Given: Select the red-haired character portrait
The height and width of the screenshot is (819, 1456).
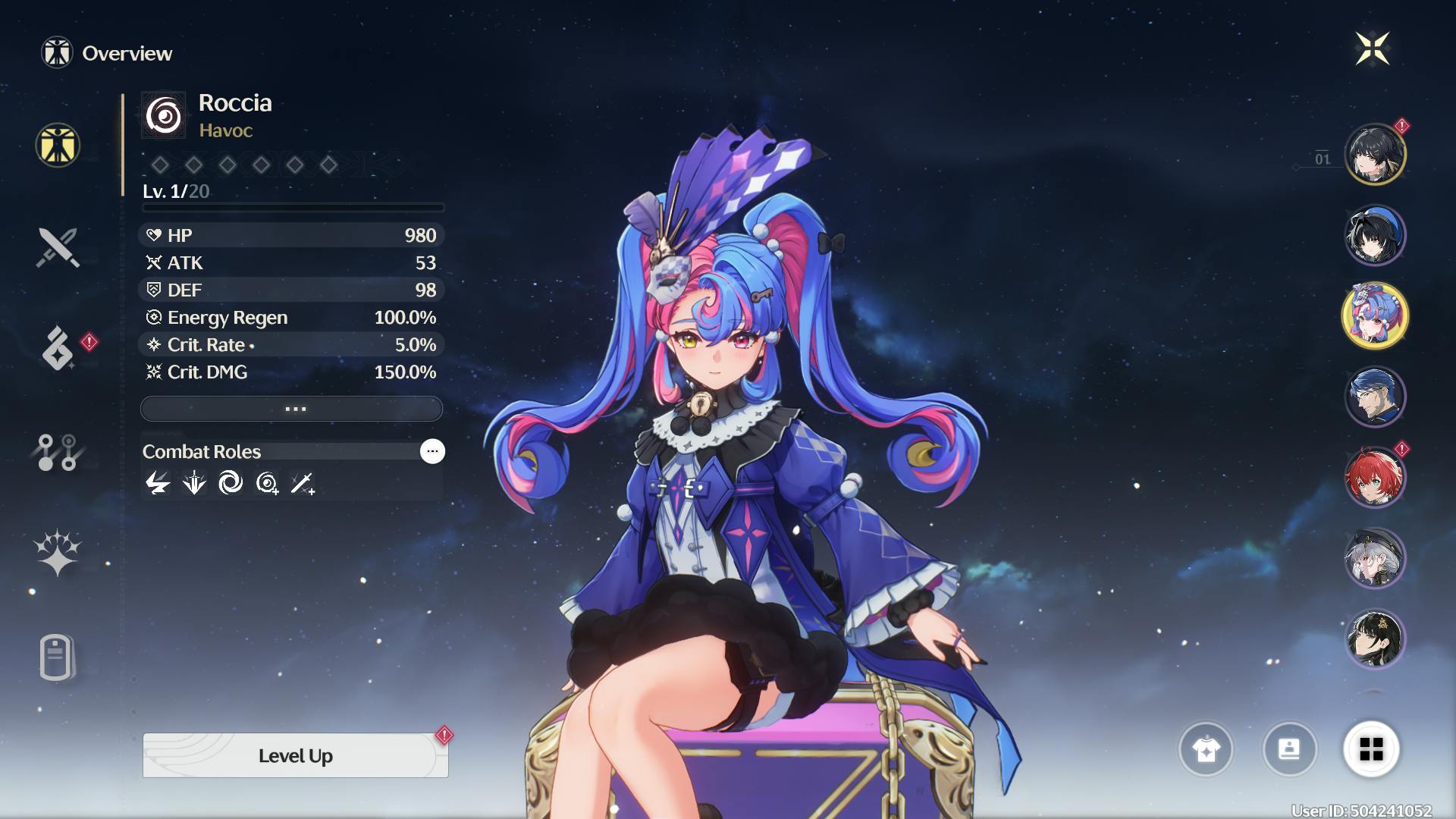Looking at the screenshot, I should (x=1375, y=477).
